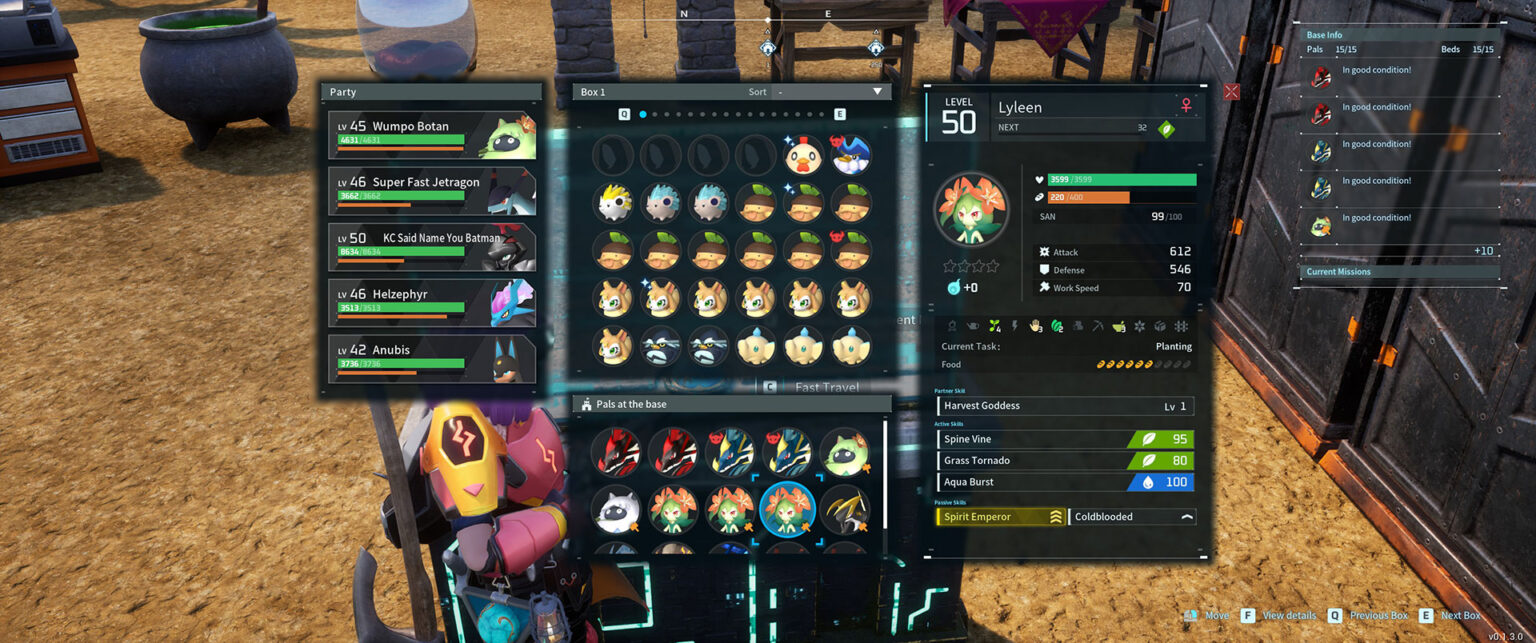Select Anubis in the party list

click(x=431, y=359)
